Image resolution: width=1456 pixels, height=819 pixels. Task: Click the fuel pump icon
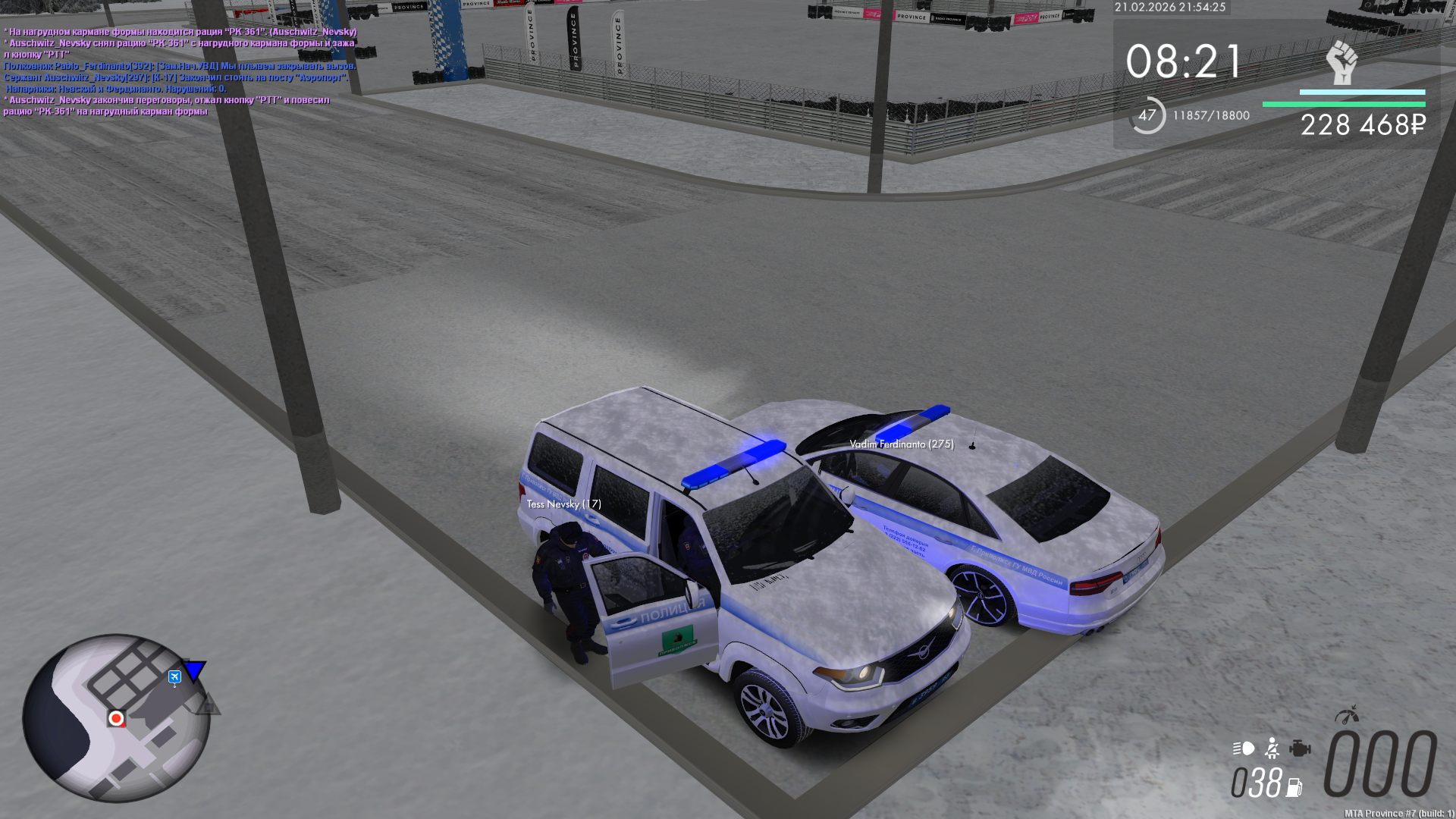[1294, 788]
